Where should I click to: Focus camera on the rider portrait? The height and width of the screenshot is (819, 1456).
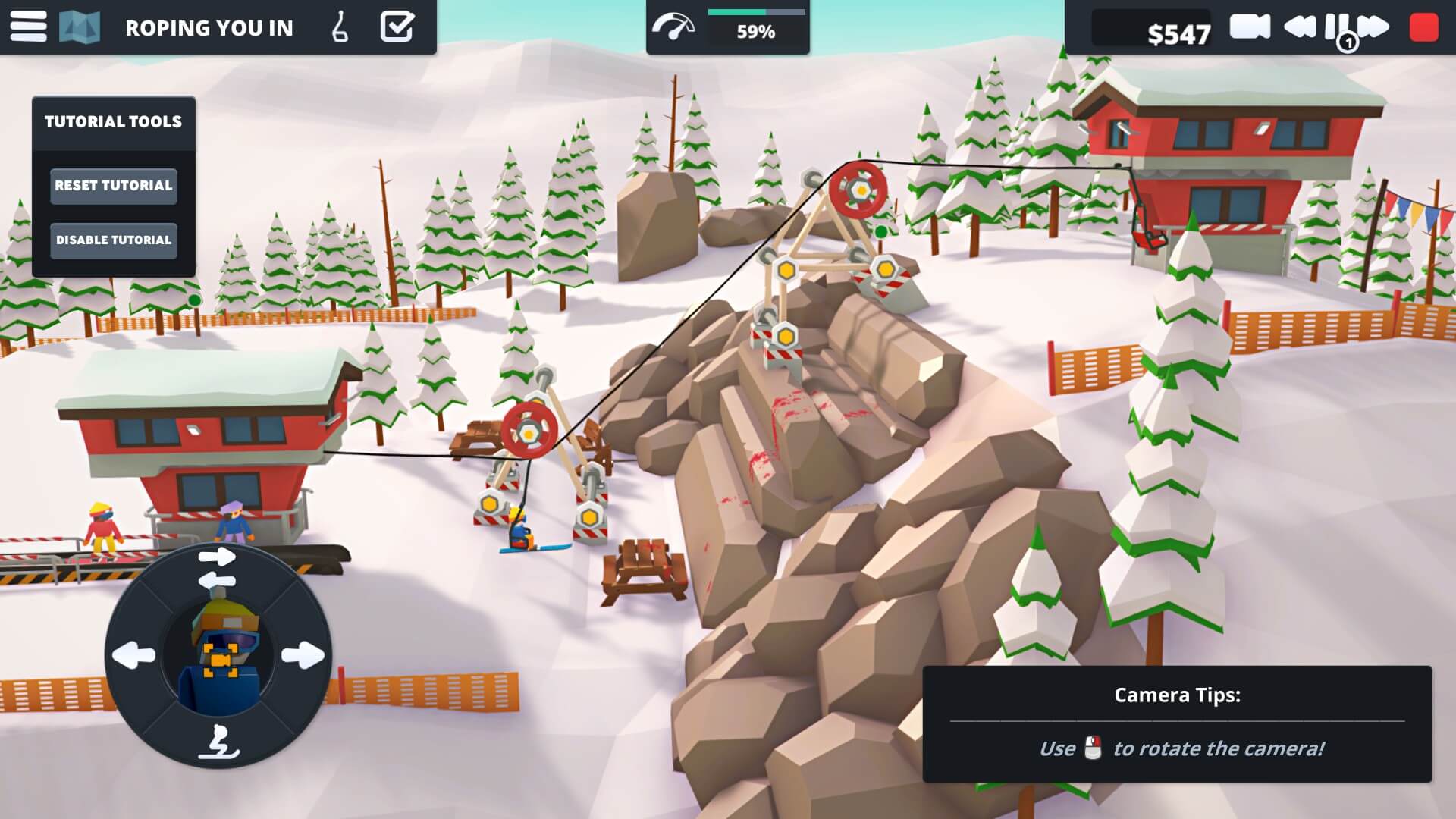(x=220, y=656)
